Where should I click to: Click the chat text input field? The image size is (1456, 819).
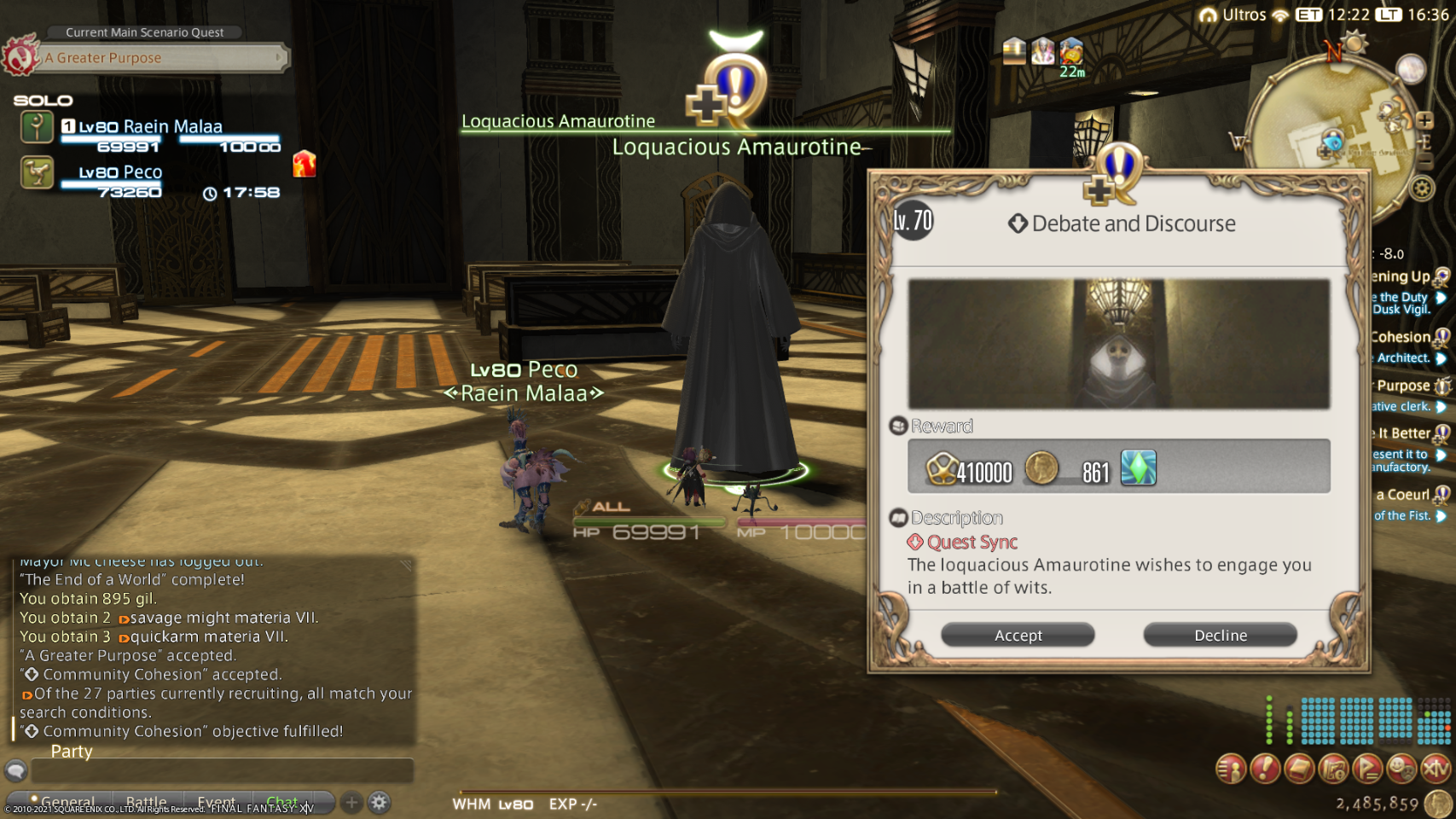[222, 770]
